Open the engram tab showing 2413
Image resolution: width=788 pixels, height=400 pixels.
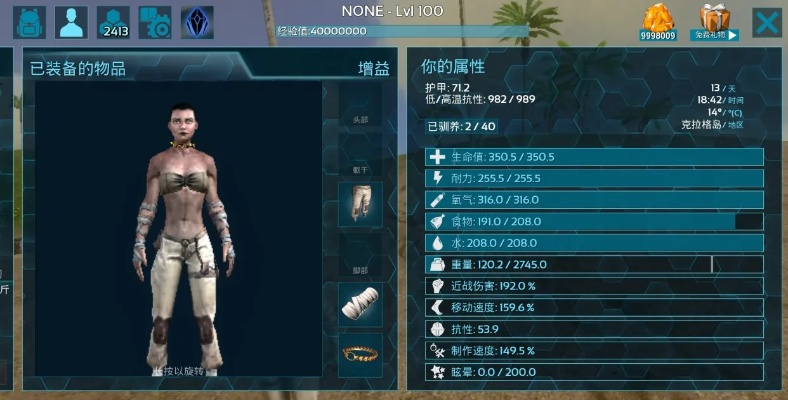113,22
